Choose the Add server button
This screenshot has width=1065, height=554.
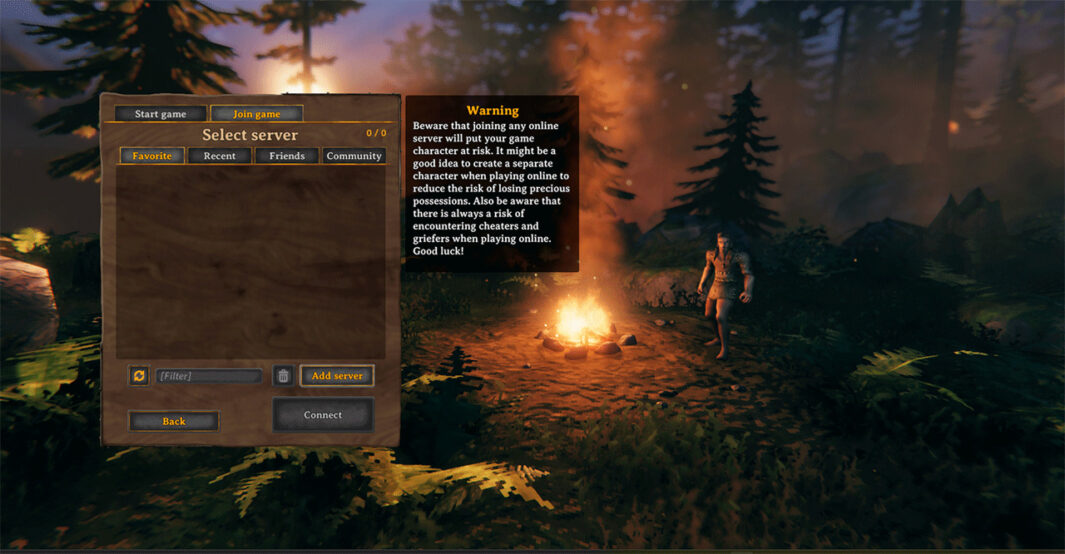pos(337,376)
